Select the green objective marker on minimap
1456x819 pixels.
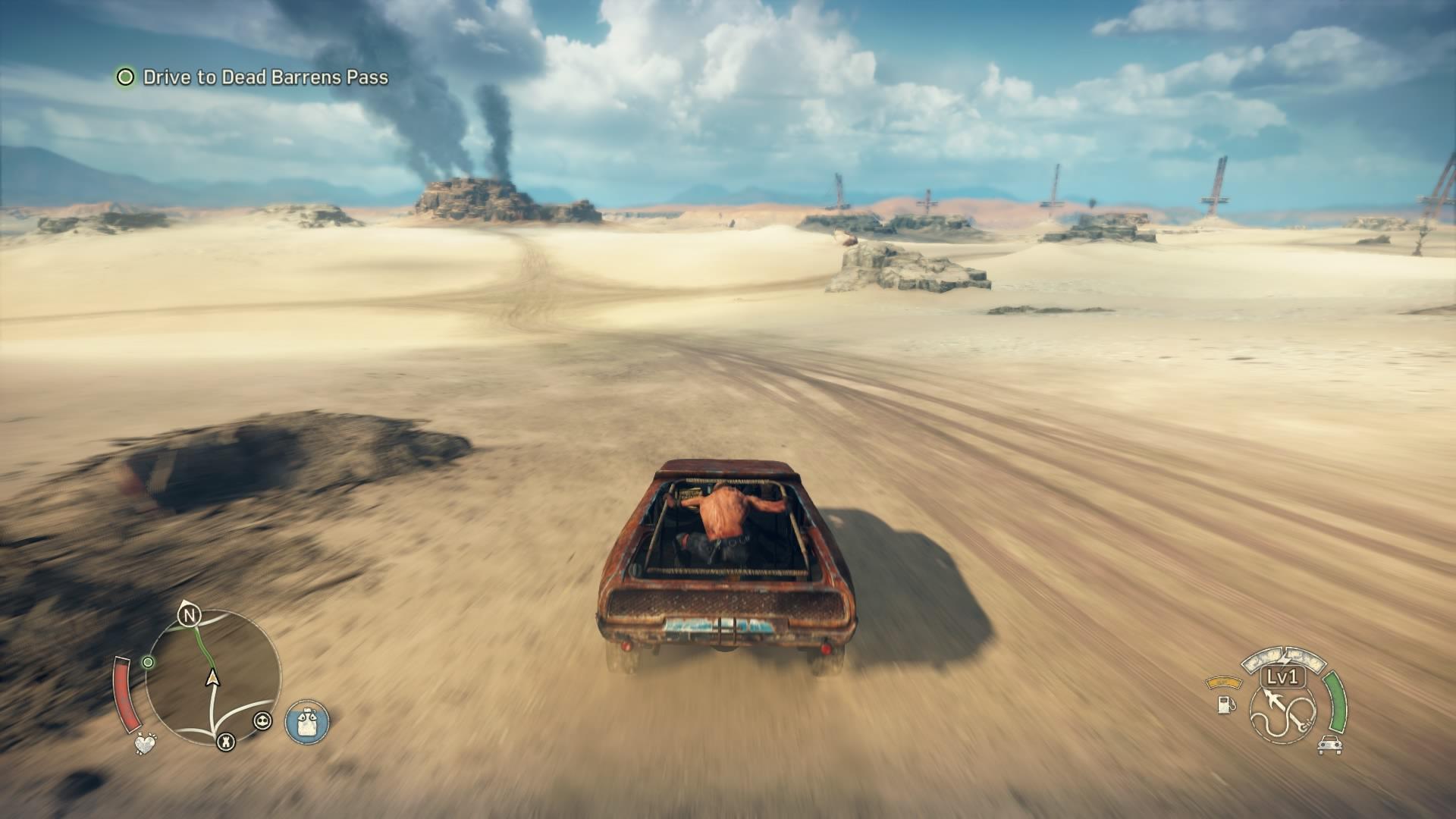pos(149,662)
